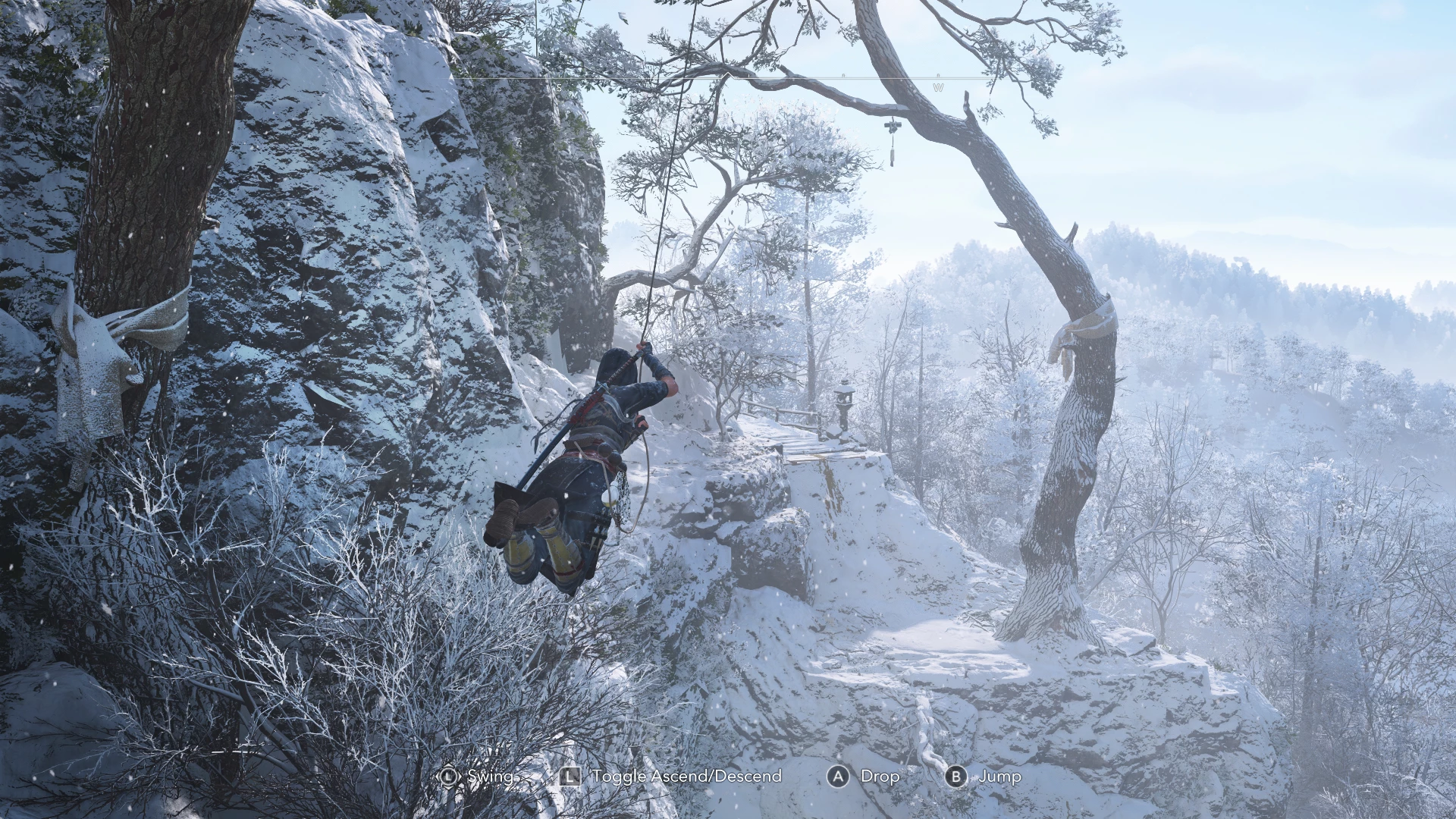Expand the bottom control hints bar
1456x819 pixels.
click(728, 777)
